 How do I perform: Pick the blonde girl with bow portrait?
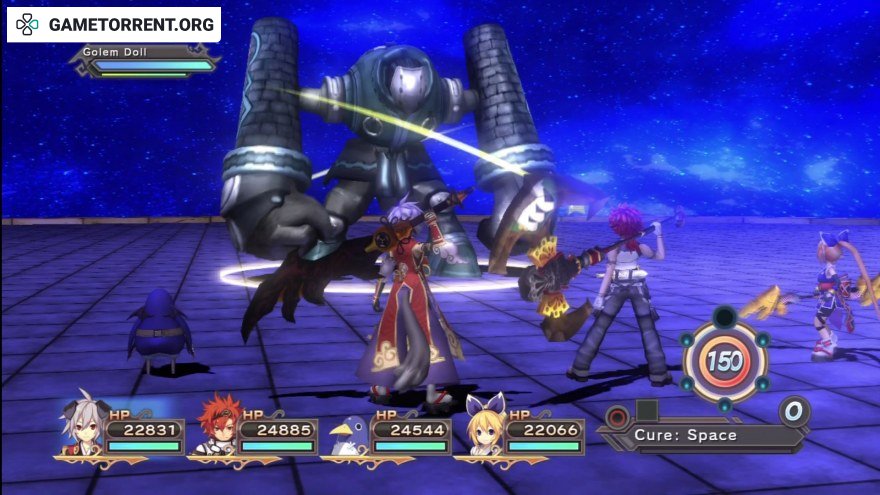coord(481,428)
